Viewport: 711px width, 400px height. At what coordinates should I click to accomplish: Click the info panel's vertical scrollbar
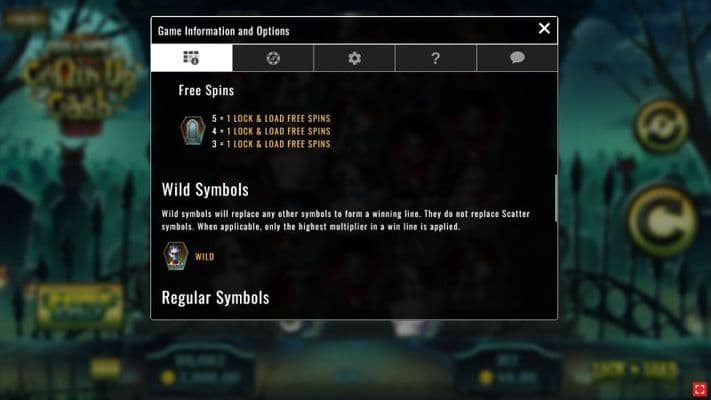[555, 198]
